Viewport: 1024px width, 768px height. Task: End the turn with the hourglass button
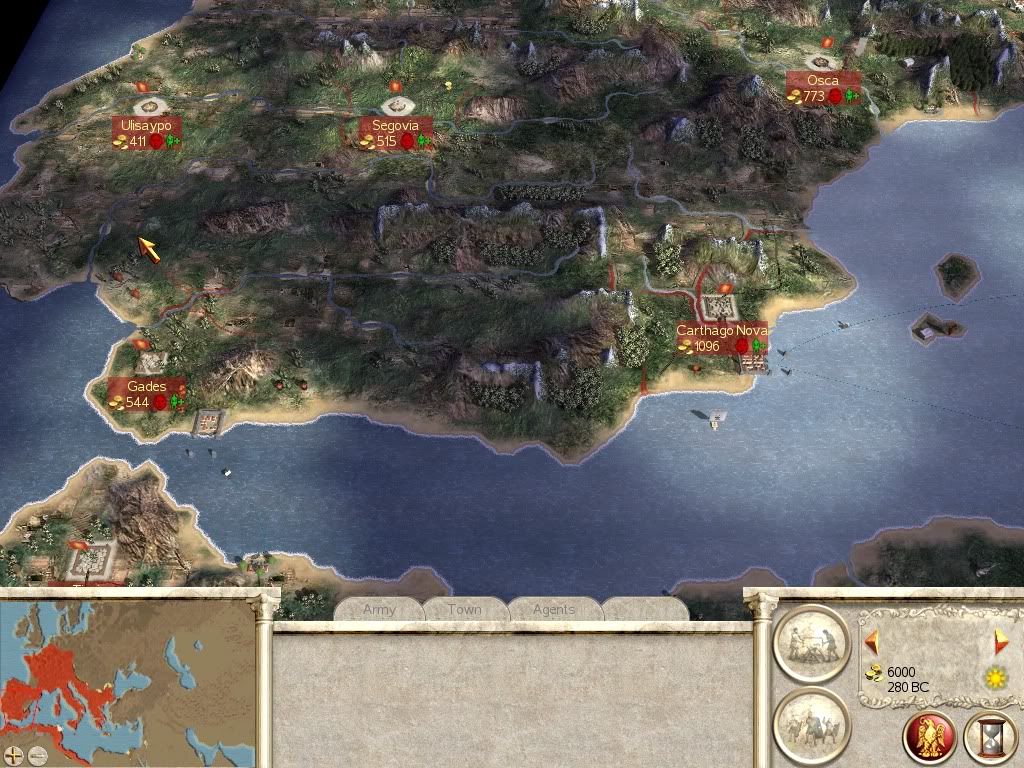click(989, 738)
